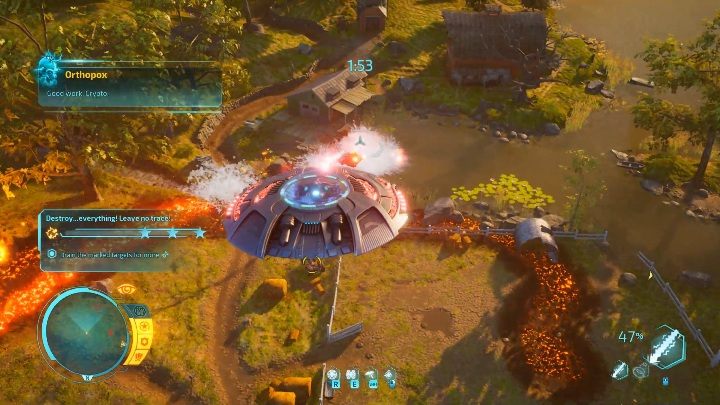Choose the small secondary weapon hexagon icon
Screen dimensions: 720x405
621,369
